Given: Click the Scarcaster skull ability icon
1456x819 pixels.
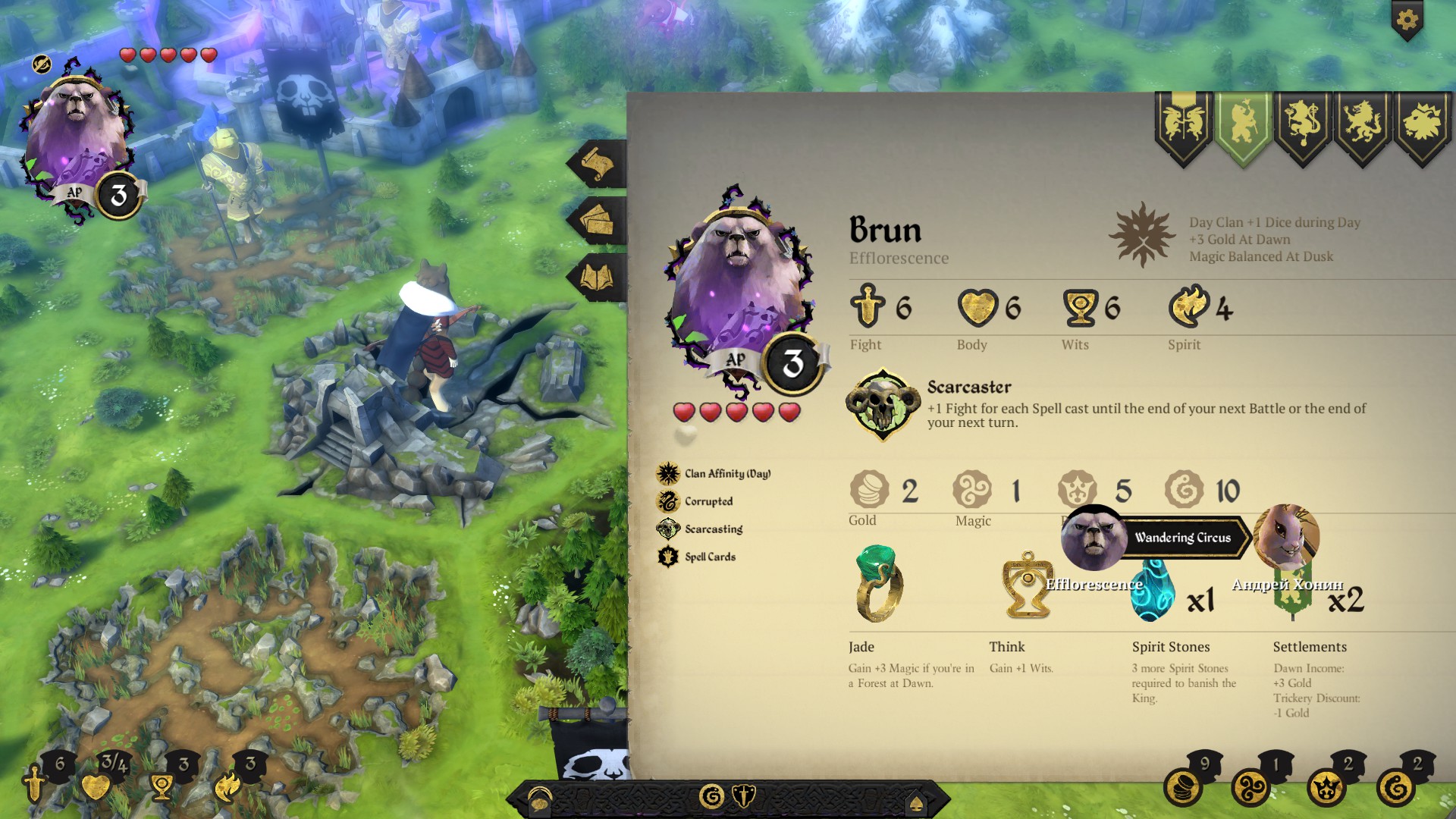Looking at the screenshot, I should pyautogui.click(x=882, y=403).
